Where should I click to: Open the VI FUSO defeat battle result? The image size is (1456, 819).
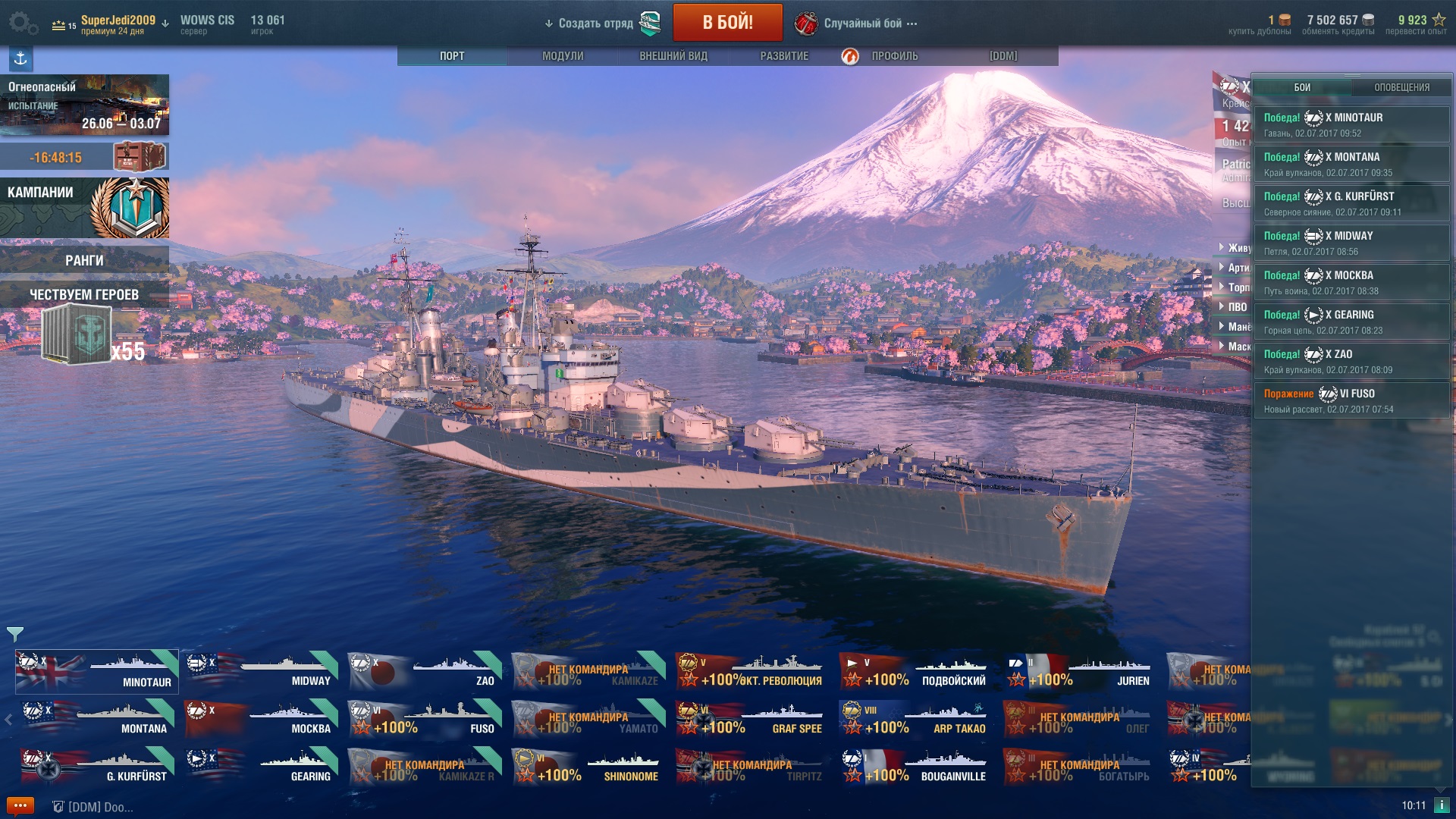pyautogui.click(x=1351, y=400)
